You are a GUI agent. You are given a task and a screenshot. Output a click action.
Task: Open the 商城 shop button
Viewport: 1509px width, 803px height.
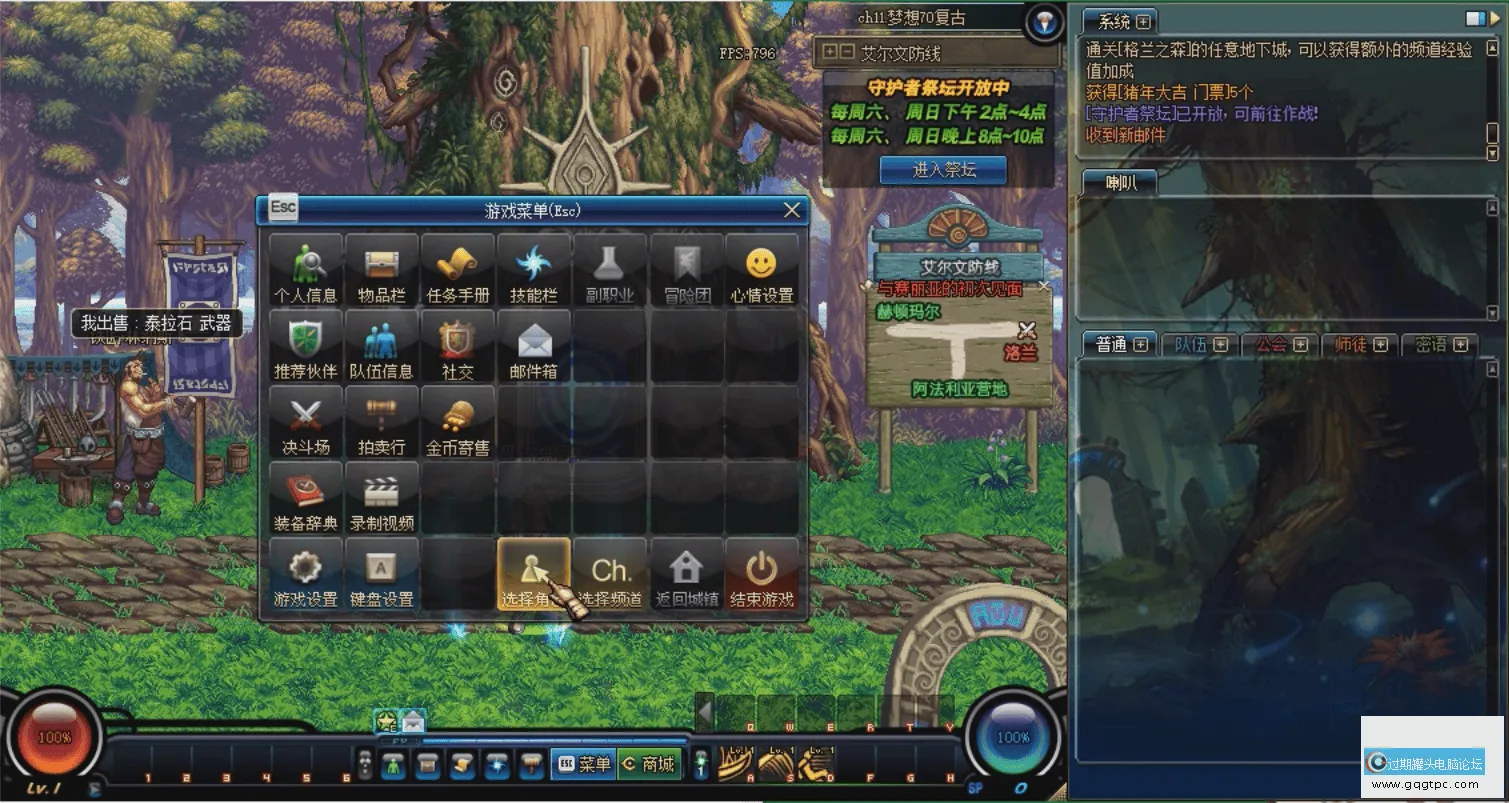click(650, 764)
